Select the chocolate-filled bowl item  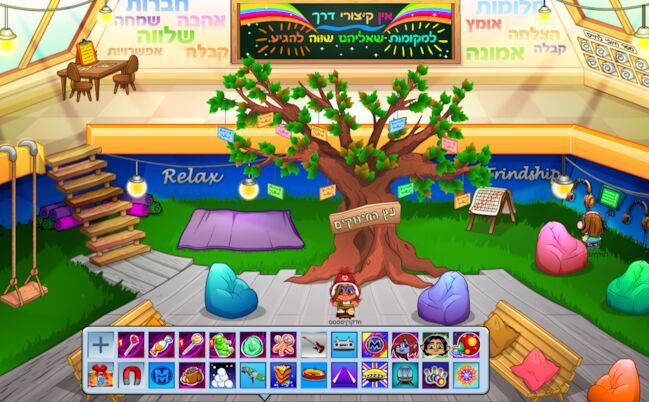pyautogui.click(x=192, y=375)
